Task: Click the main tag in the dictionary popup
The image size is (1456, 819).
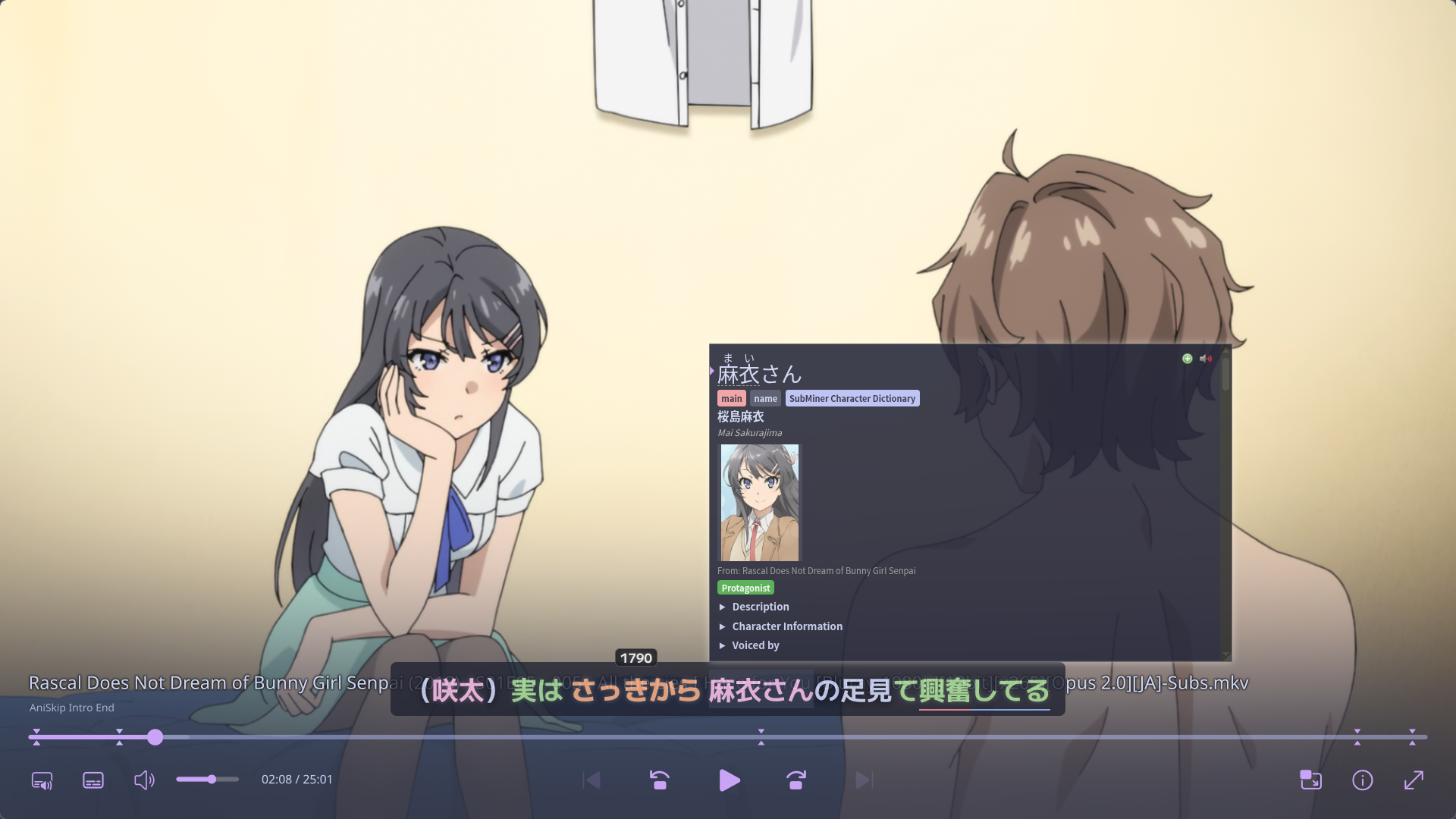Action: coord(731,398)
